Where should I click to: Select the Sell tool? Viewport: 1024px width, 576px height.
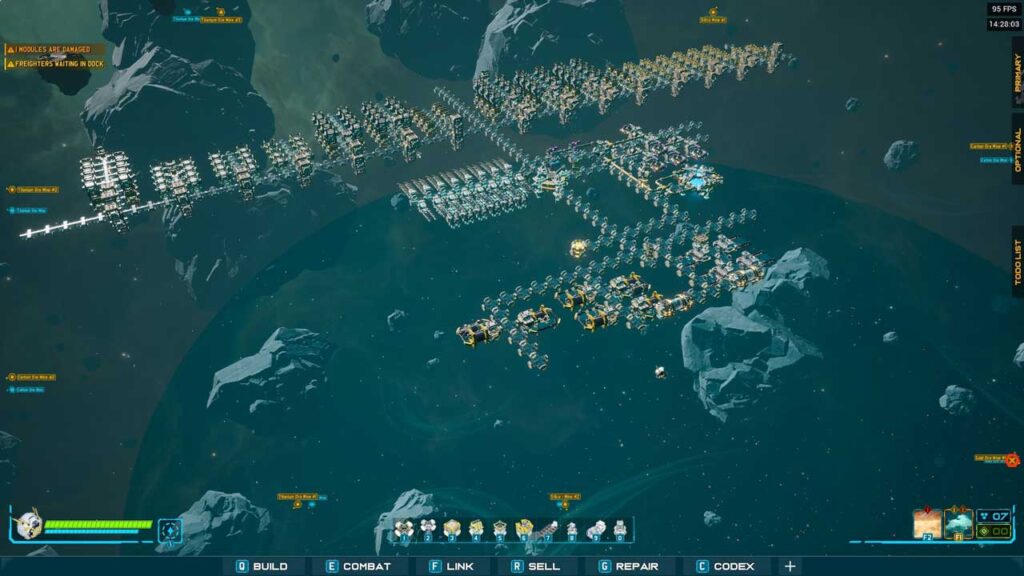pyautogui.click(x=536, y=566)
